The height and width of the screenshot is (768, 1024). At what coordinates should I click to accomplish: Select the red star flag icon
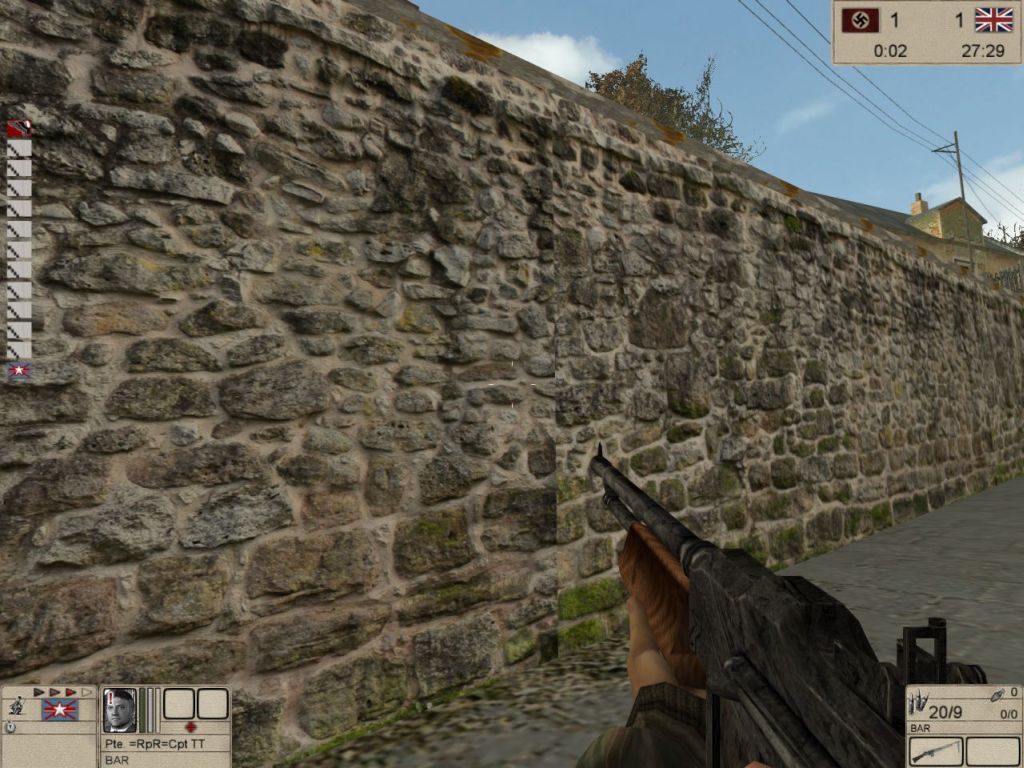(x=59, y=709)
